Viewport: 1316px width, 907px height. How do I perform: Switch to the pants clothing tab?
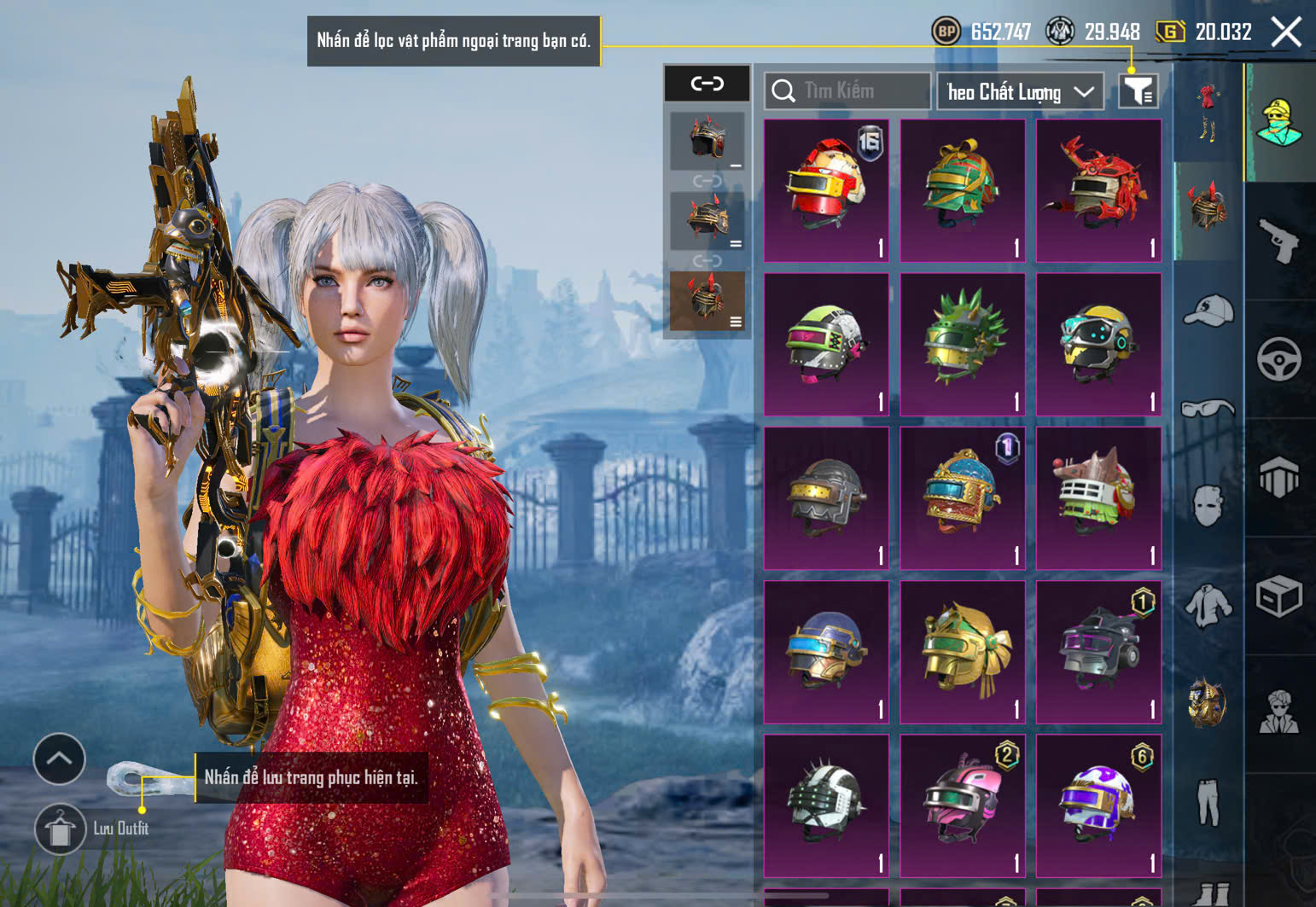(1208, 802)
